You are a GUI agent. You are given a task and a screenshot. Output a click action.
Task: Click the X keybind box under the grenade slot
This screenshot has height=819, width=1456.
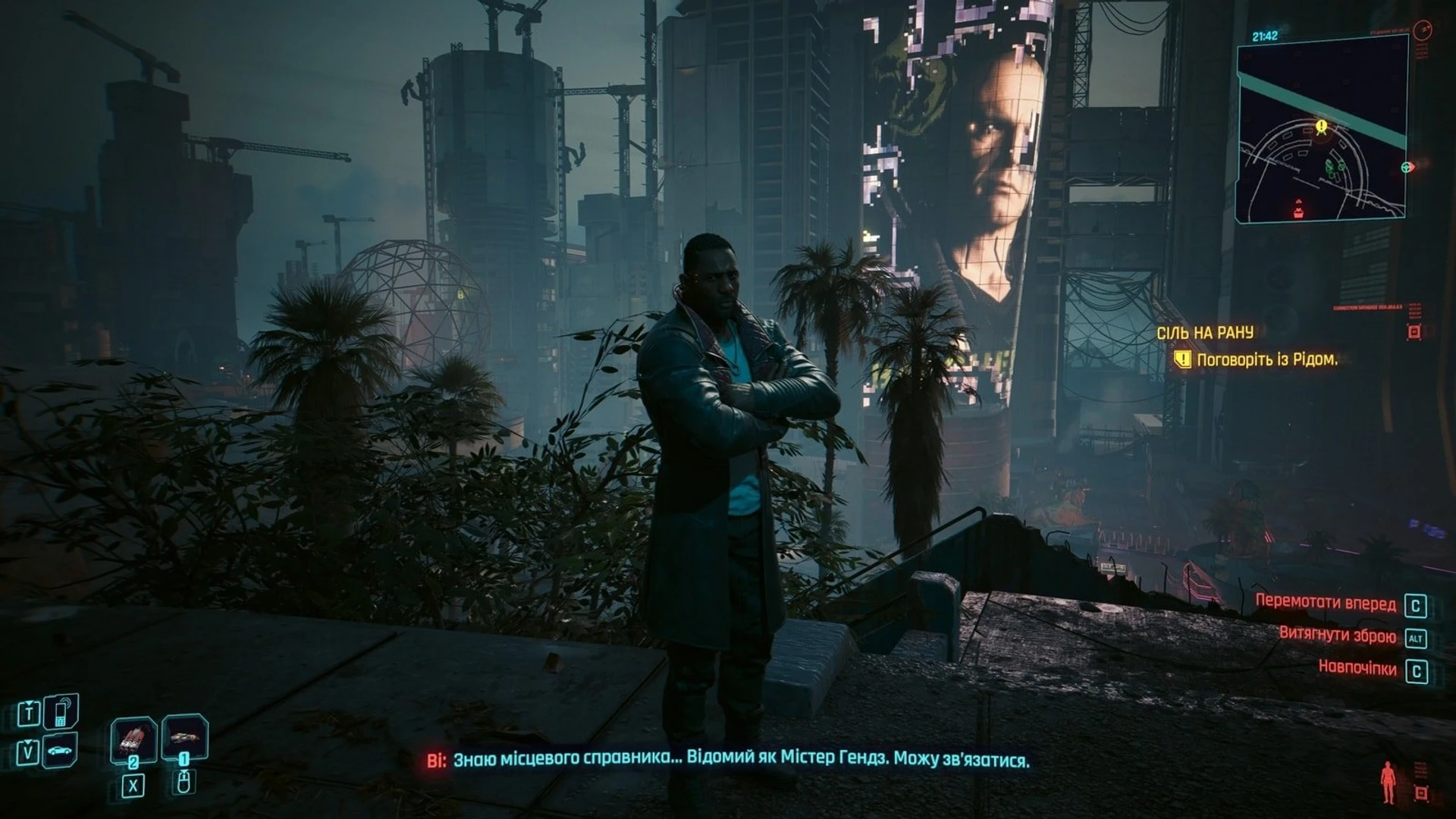[133, 784]
